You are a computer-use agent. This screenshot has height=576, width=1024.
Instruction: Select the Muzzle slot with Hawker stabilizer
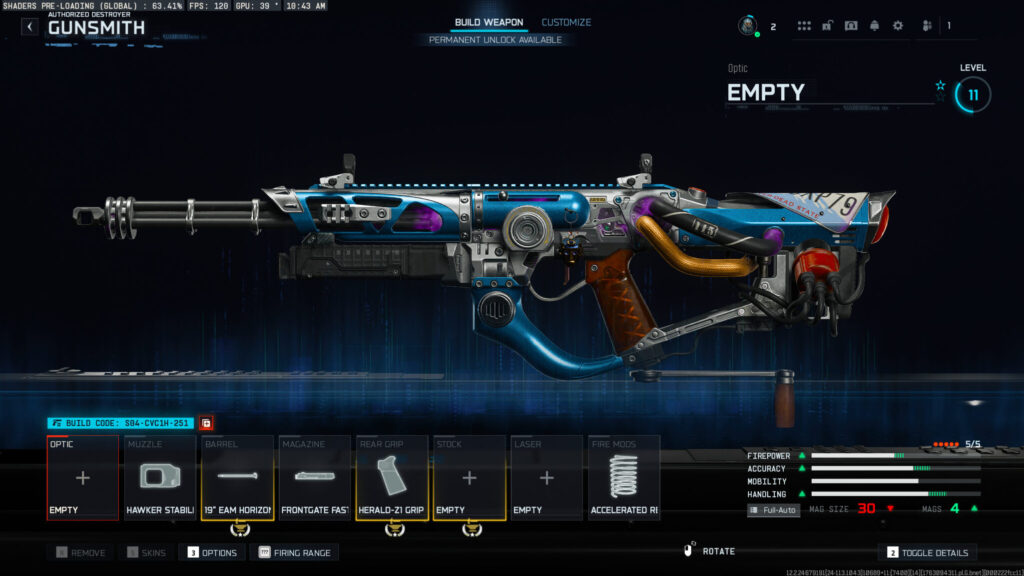160,478
